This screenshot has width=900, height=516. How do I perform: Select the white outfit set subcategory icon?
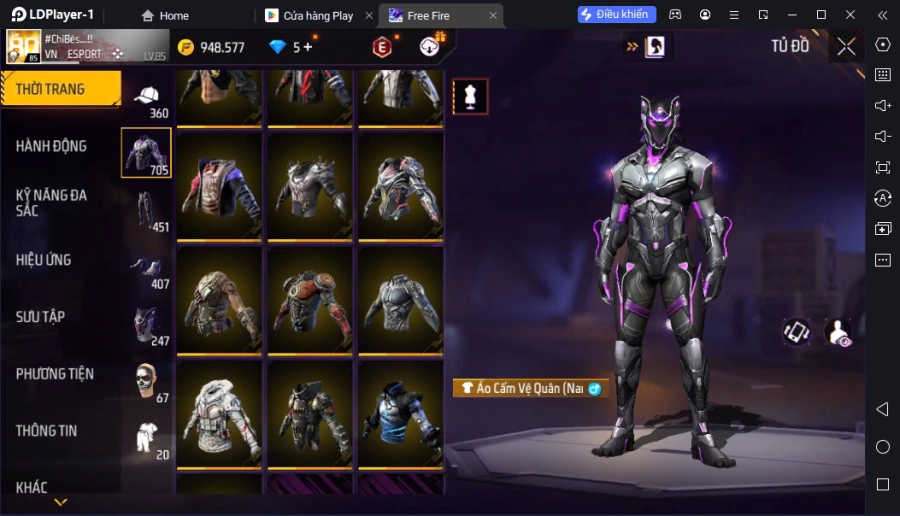[x=147, y=439]
